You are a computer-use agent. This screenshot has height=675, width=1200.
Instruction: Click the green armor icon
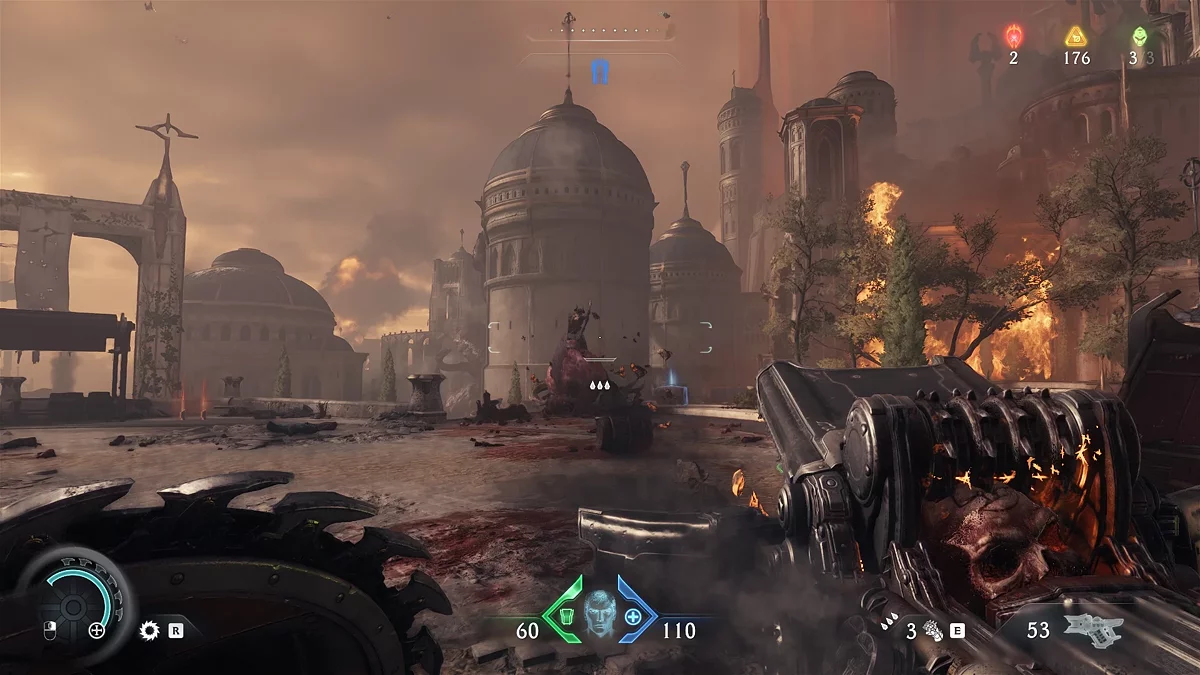(565, 616)
